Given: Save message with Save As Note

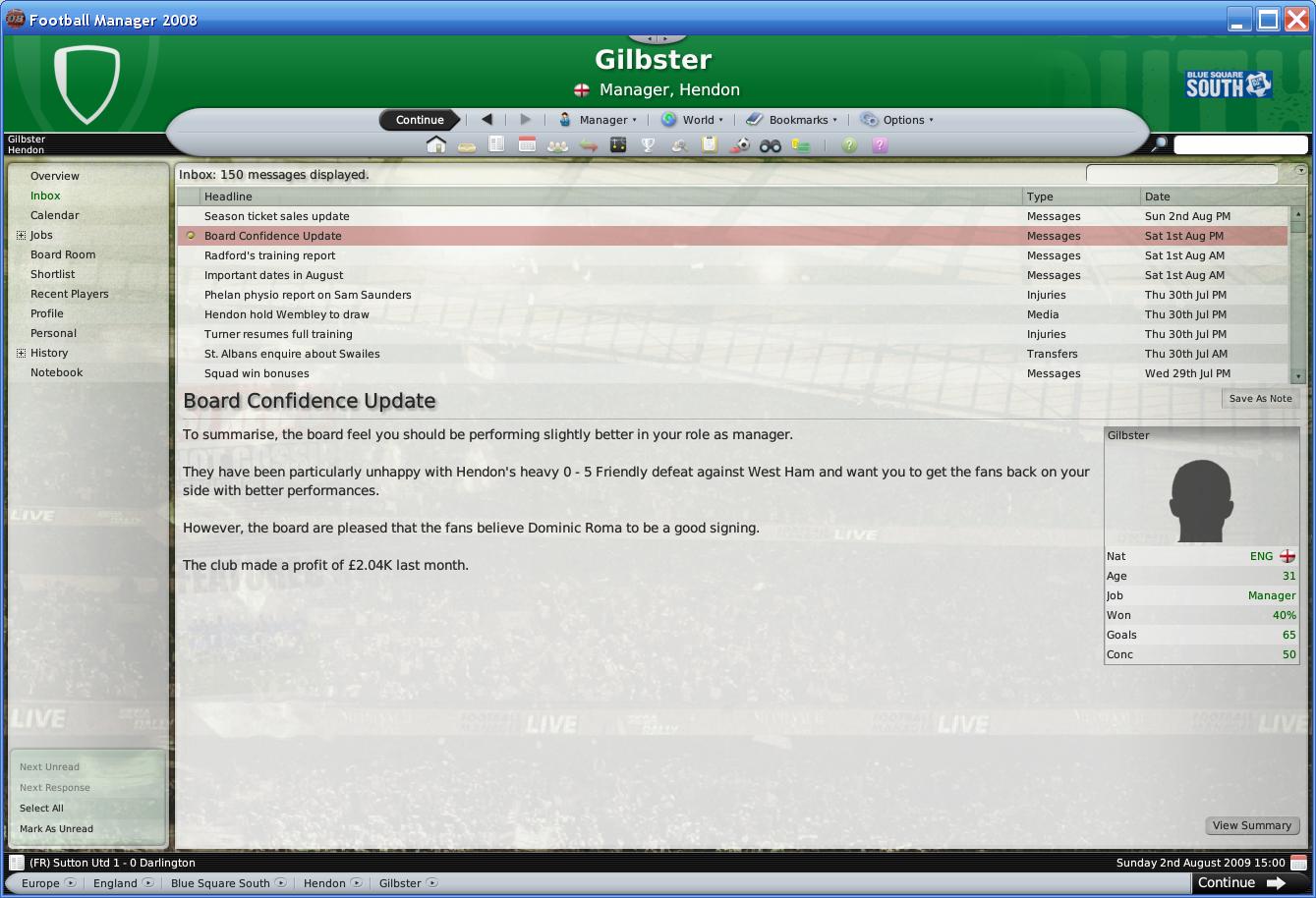Looking at the screenshot, I should click(x=1260, y=399).
